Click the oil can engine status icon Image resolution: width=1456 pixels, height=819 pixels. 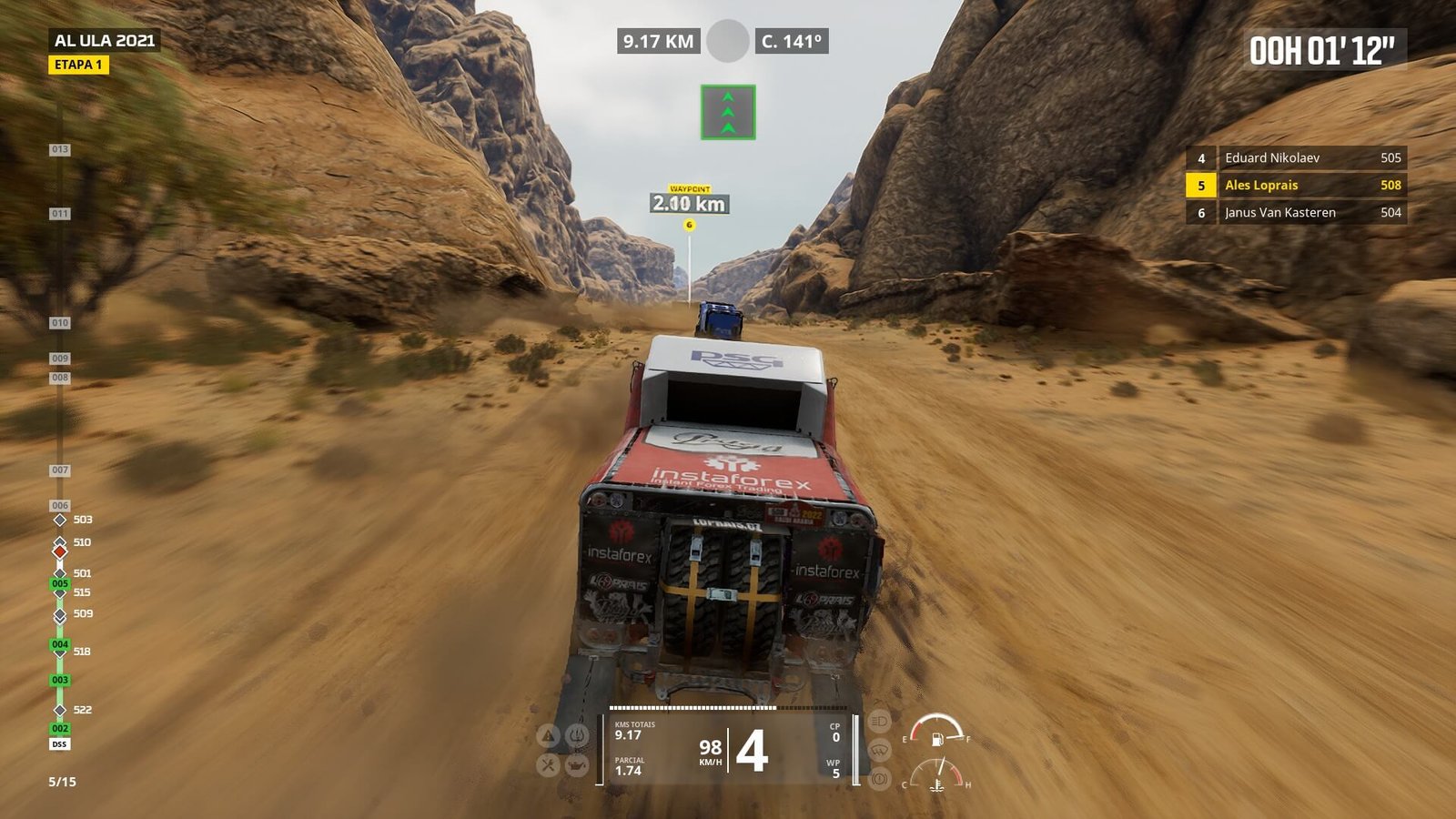click(x=575, y=766)
